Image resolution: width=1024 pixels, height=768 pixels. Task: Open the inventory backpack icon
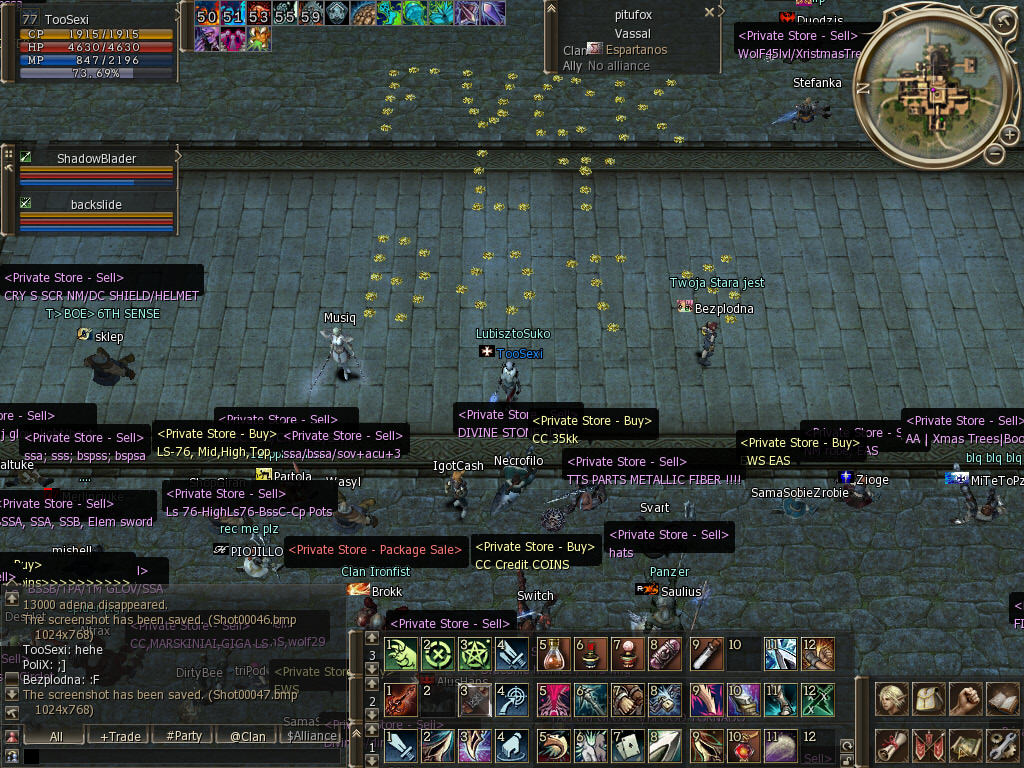point(929,698)
